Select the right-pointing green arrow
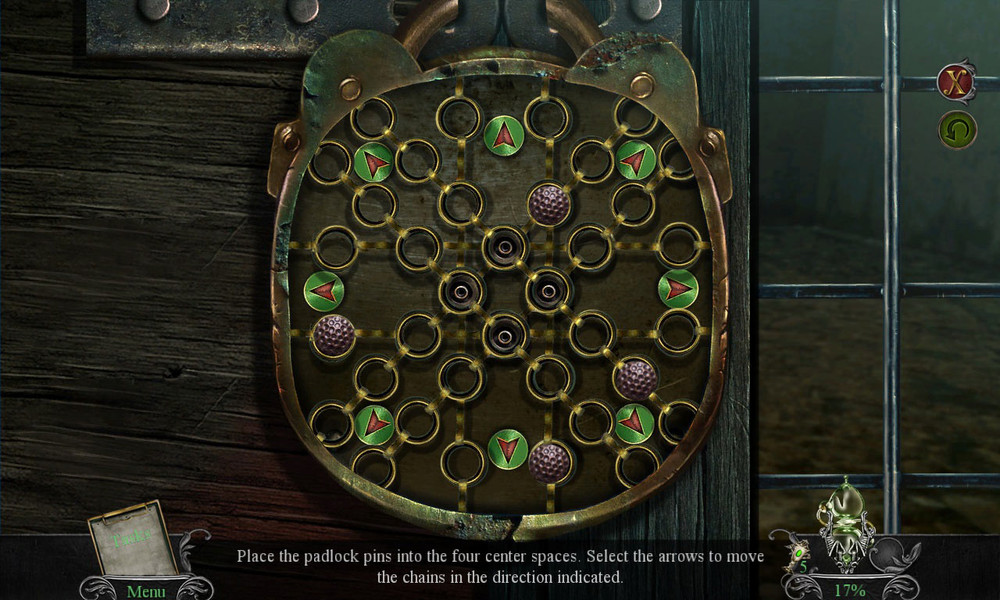Image resolution: width=1000 pixels, height=600 pixels. click(x=678, y=289)
